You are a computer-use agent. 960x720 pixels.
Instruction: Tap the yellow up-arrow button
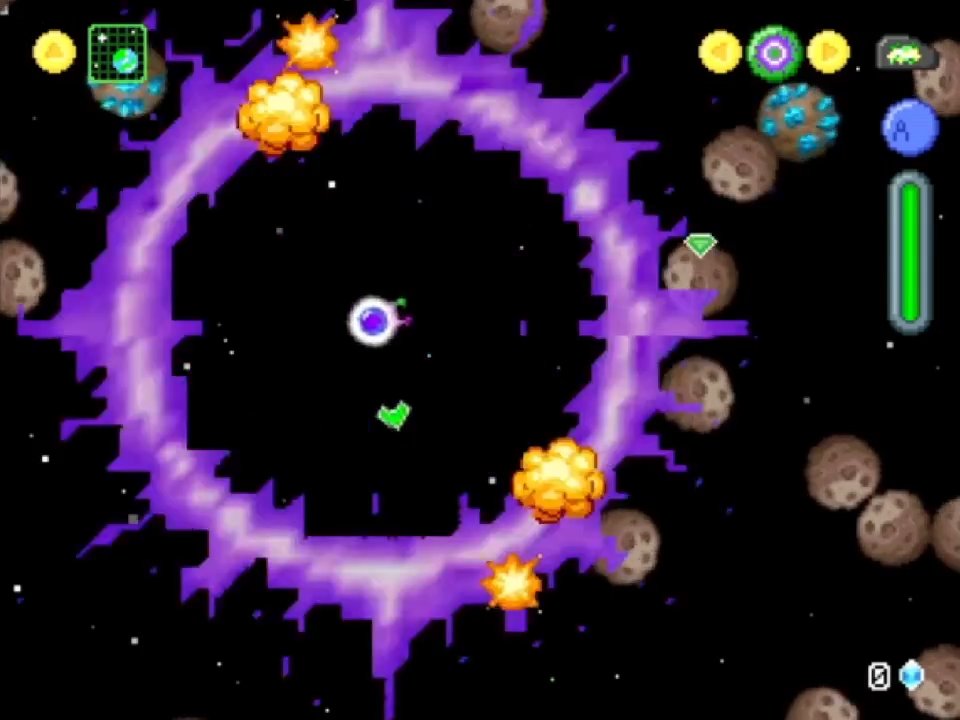(x=54, y=52)
